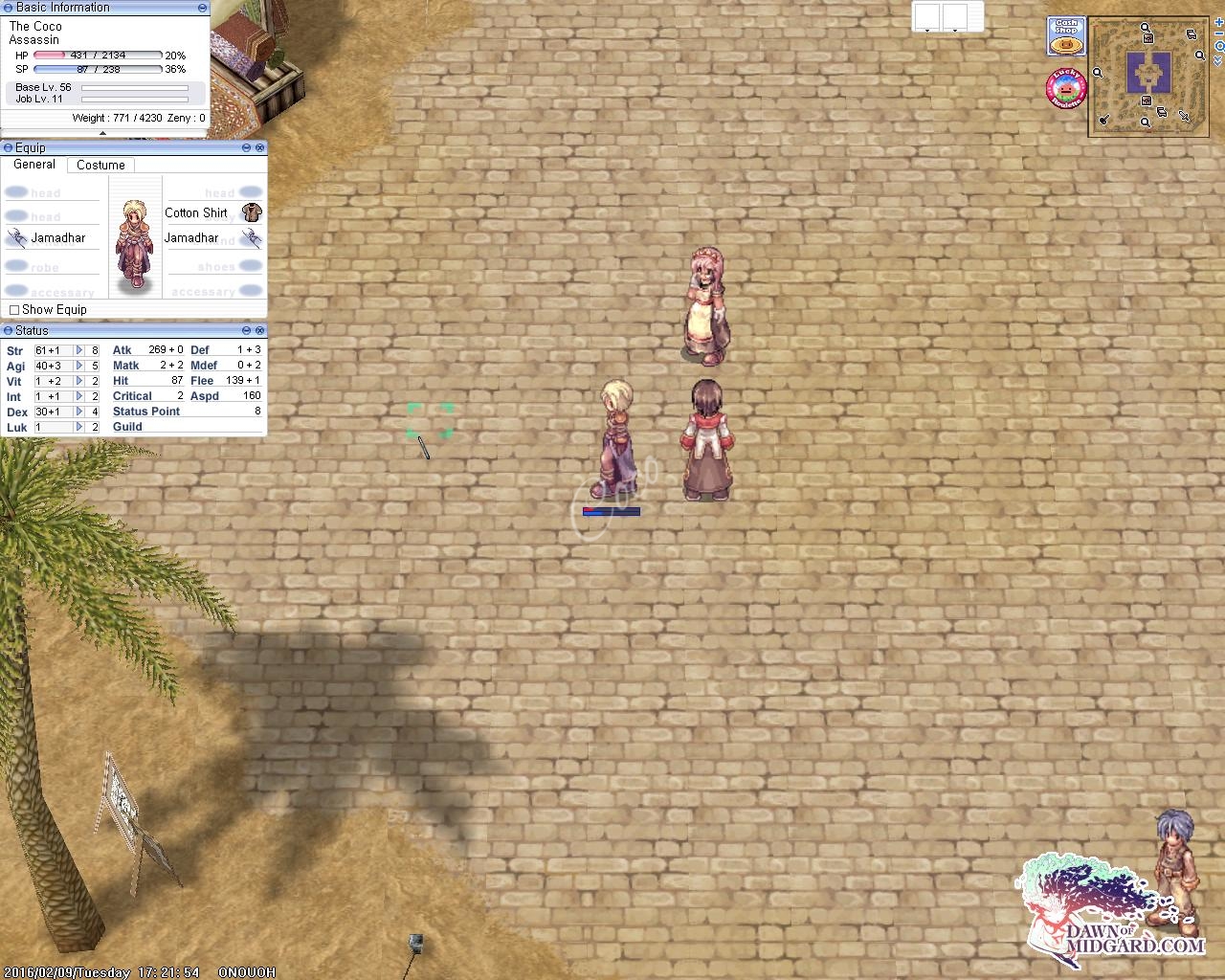The width and height of the screenshot is (1225, 980).
Task: Click a Kafra icon on the minimap
Action: click(1147, 39)
